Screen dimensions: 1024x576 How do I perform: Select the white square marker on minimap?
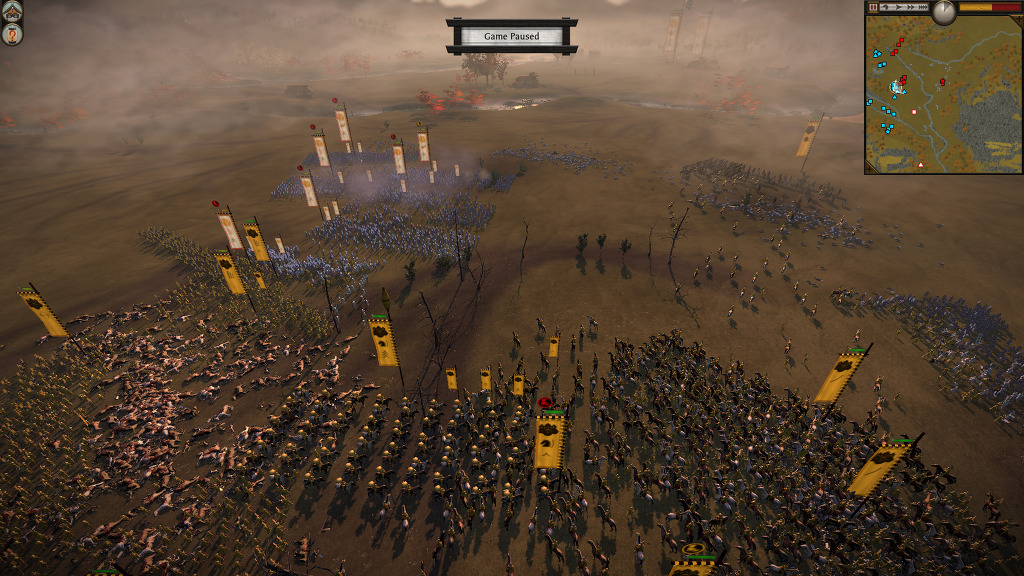[913, 110]
